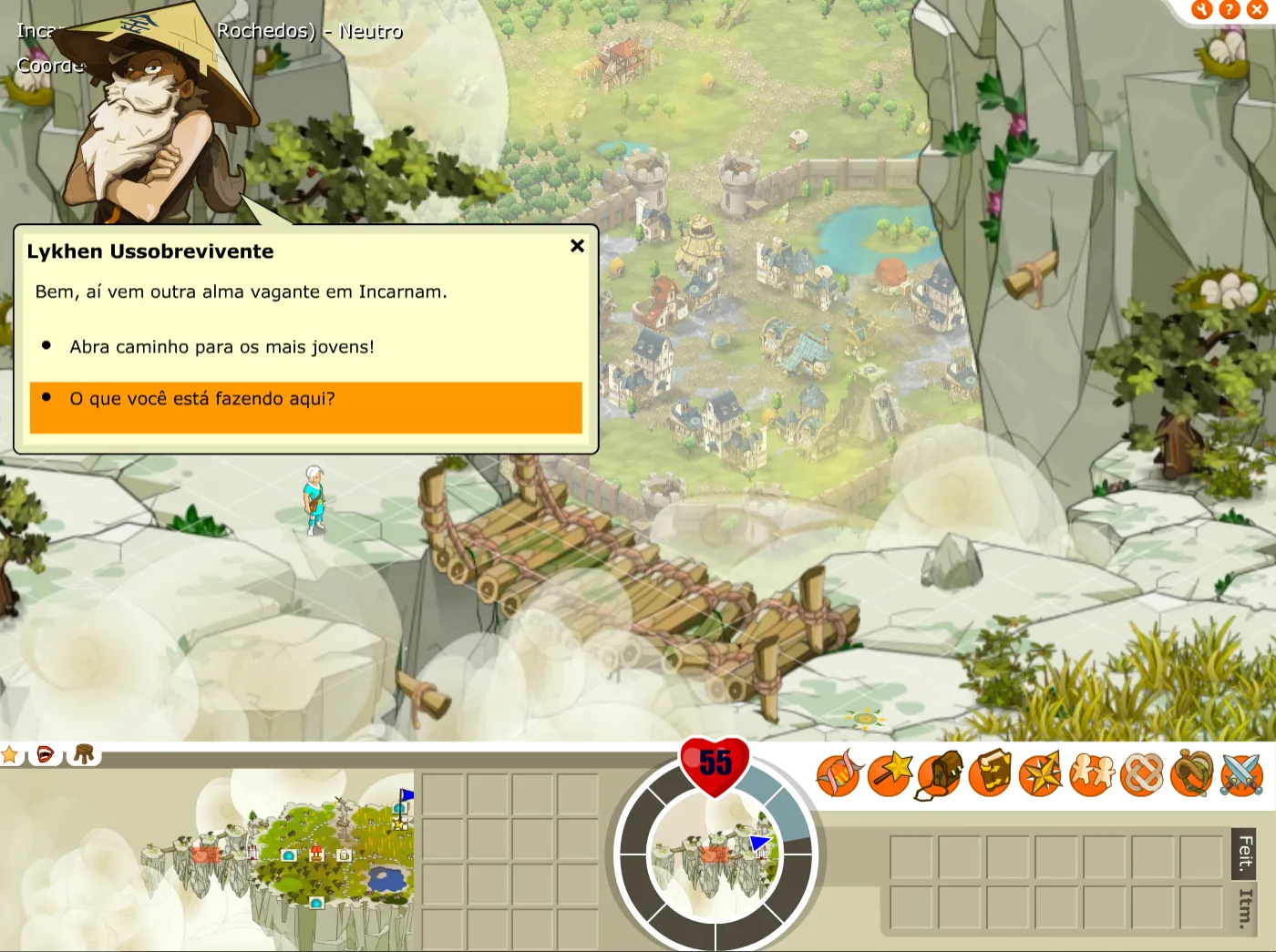Image resolution: width=1276 pixels, height=952 pixels.
Task: Open the spells menu with the star wand
Action: coord(890,774)
